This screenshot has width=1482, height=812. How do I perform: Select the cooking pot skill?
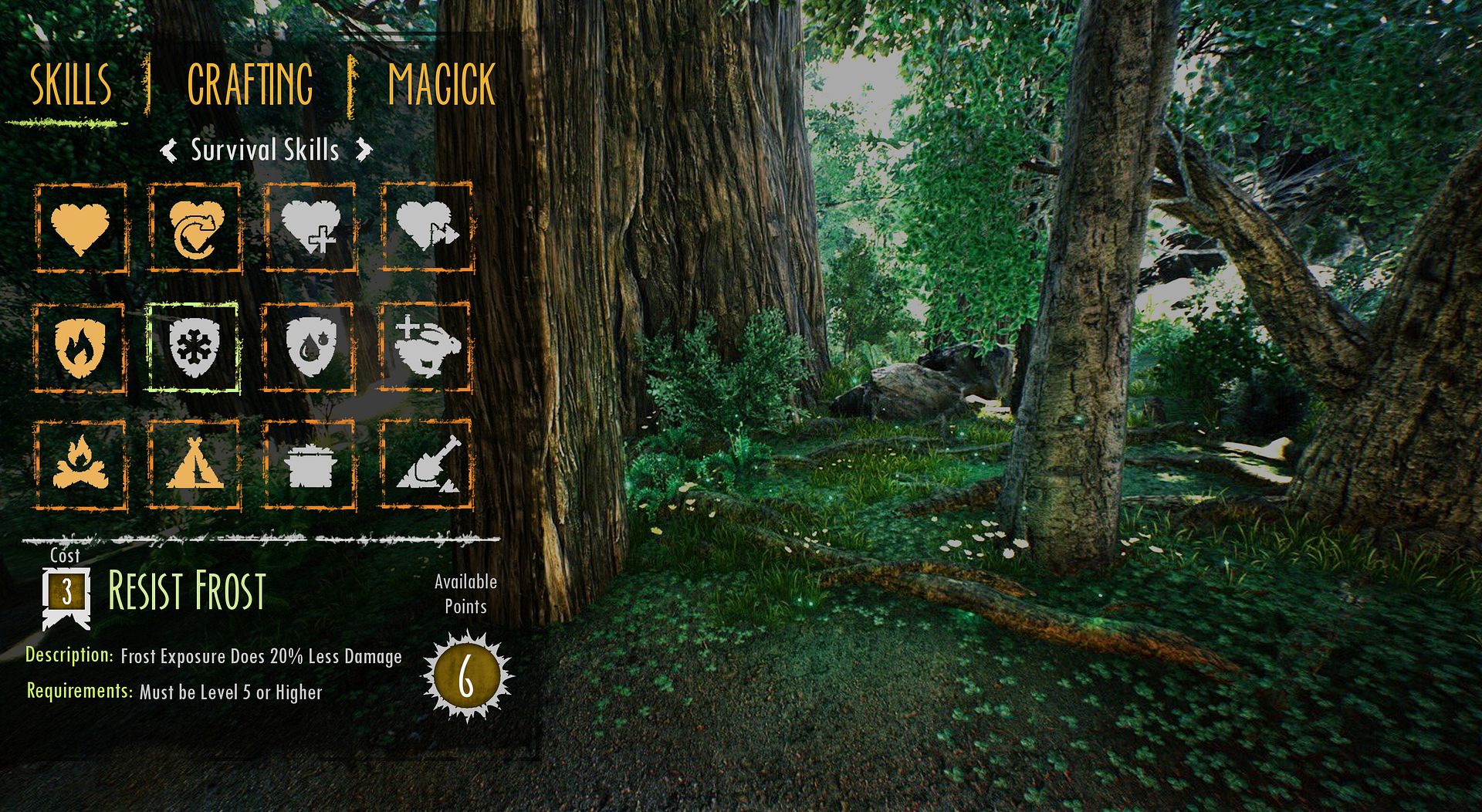(310, 465)
